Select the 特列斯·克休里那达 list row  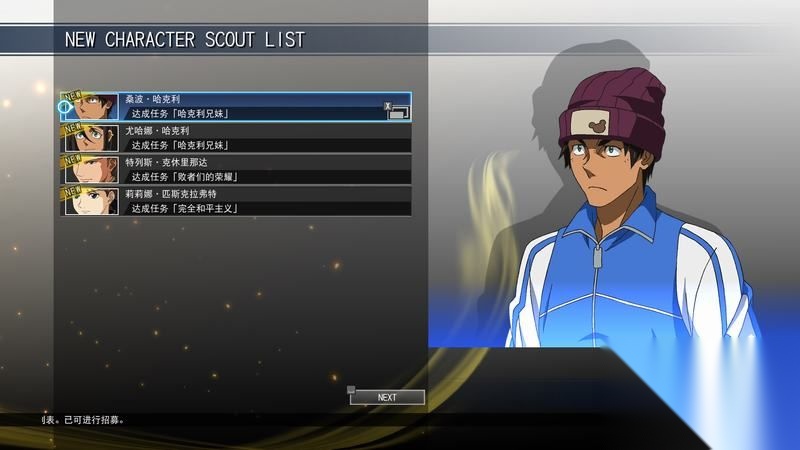(236, 169)
